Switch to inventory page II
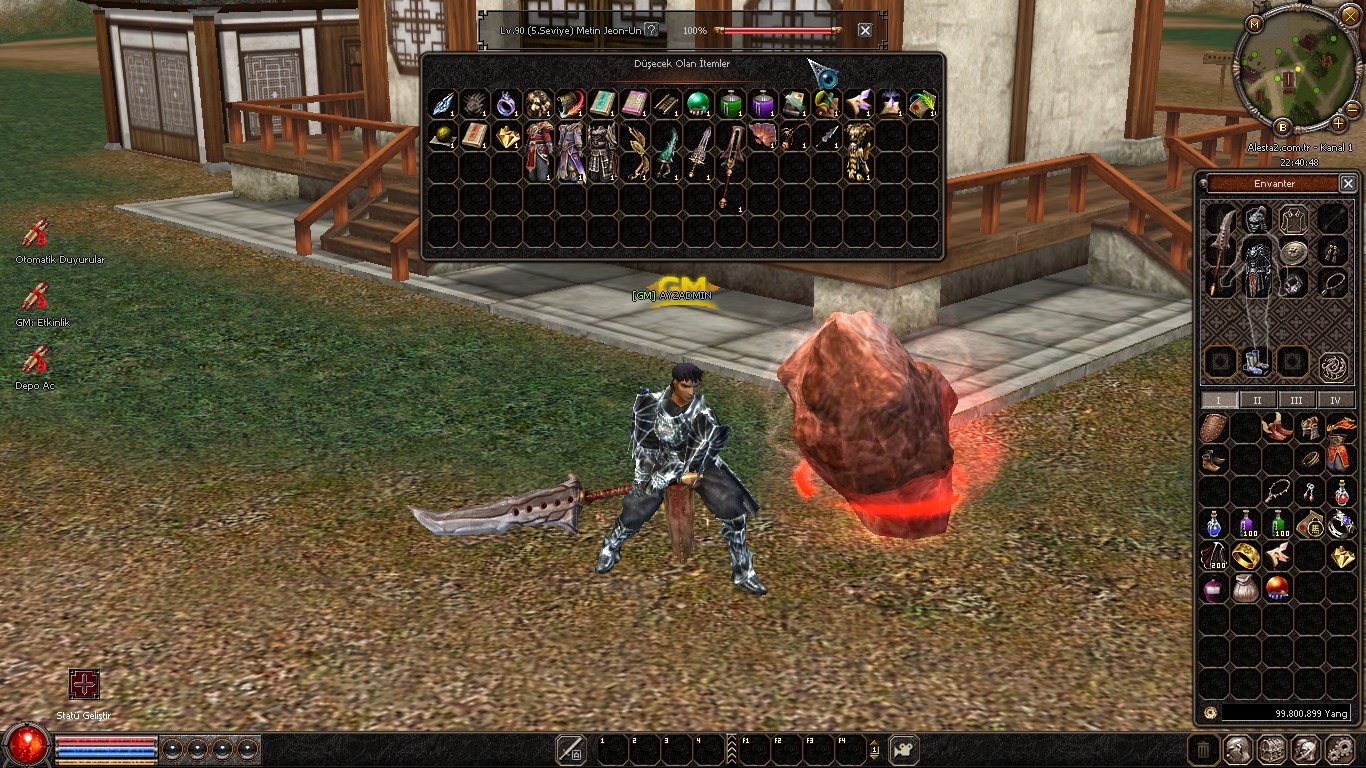The height and width of the screenshot is (768, 1366). (x=1257, y=400)
